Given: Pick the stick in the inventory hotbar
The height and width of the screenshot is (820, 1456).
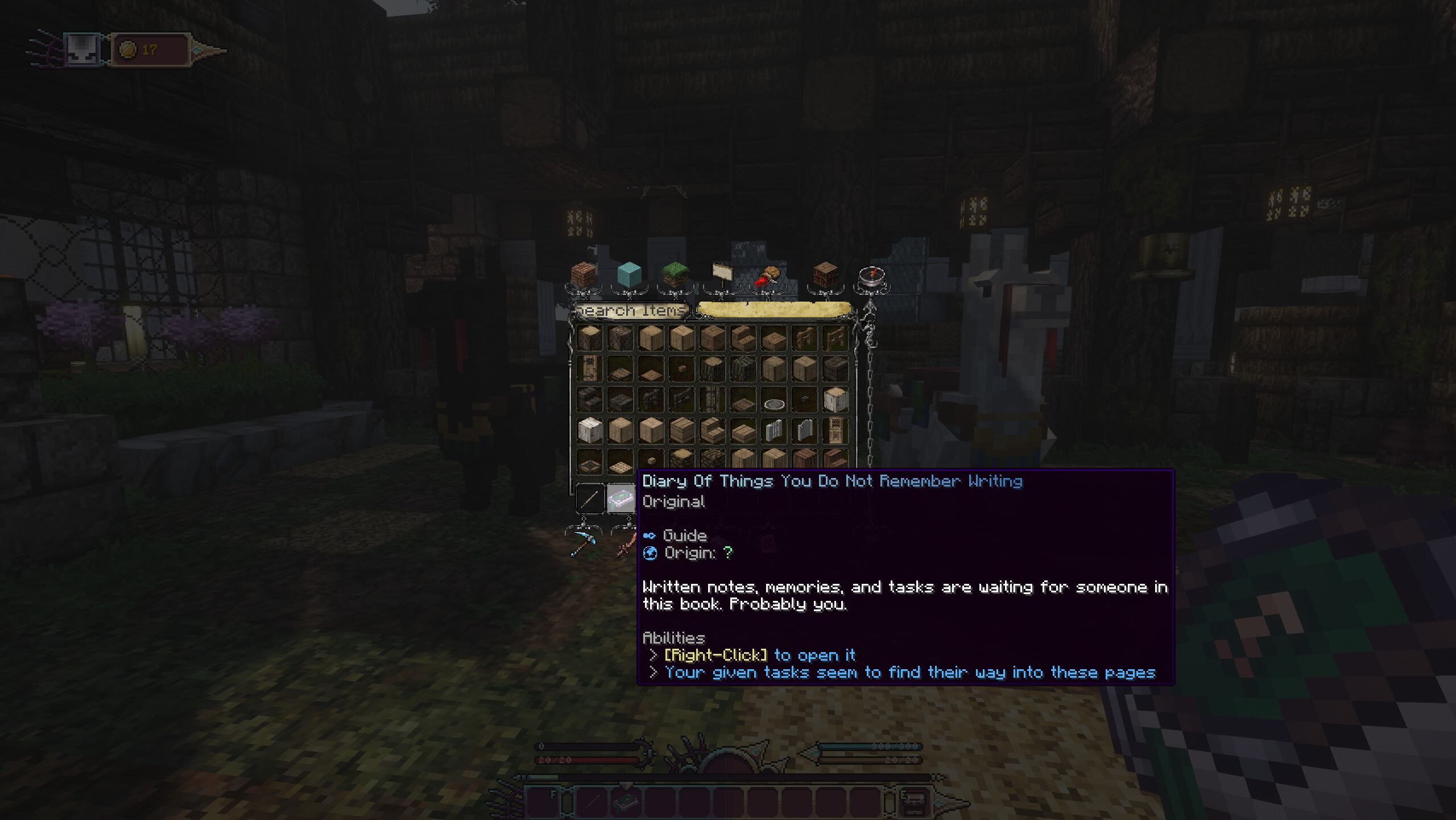Looking at the screenshot, I should coord(590,499).
